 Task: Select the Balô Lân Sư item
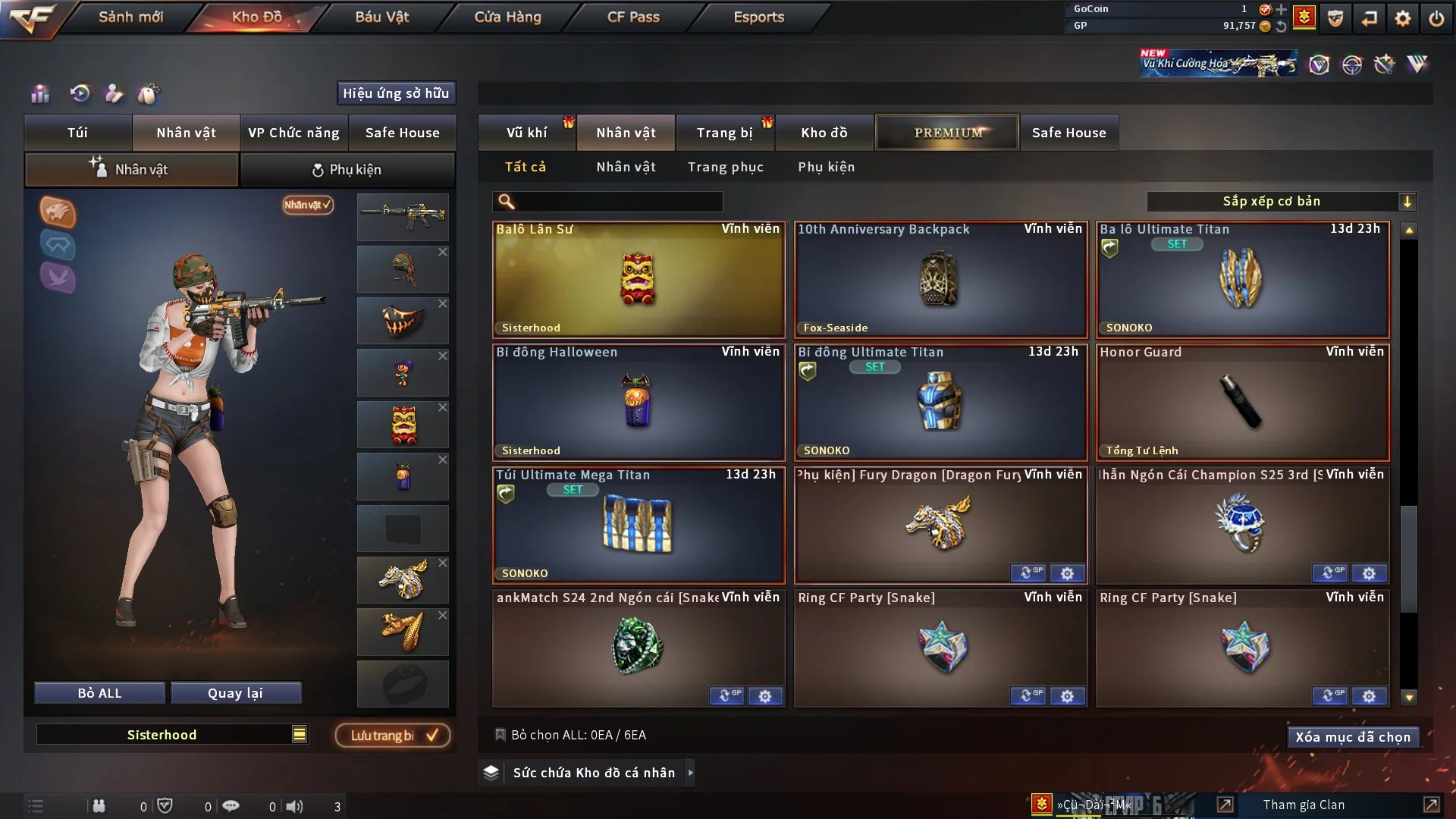[x=639, y=280]
